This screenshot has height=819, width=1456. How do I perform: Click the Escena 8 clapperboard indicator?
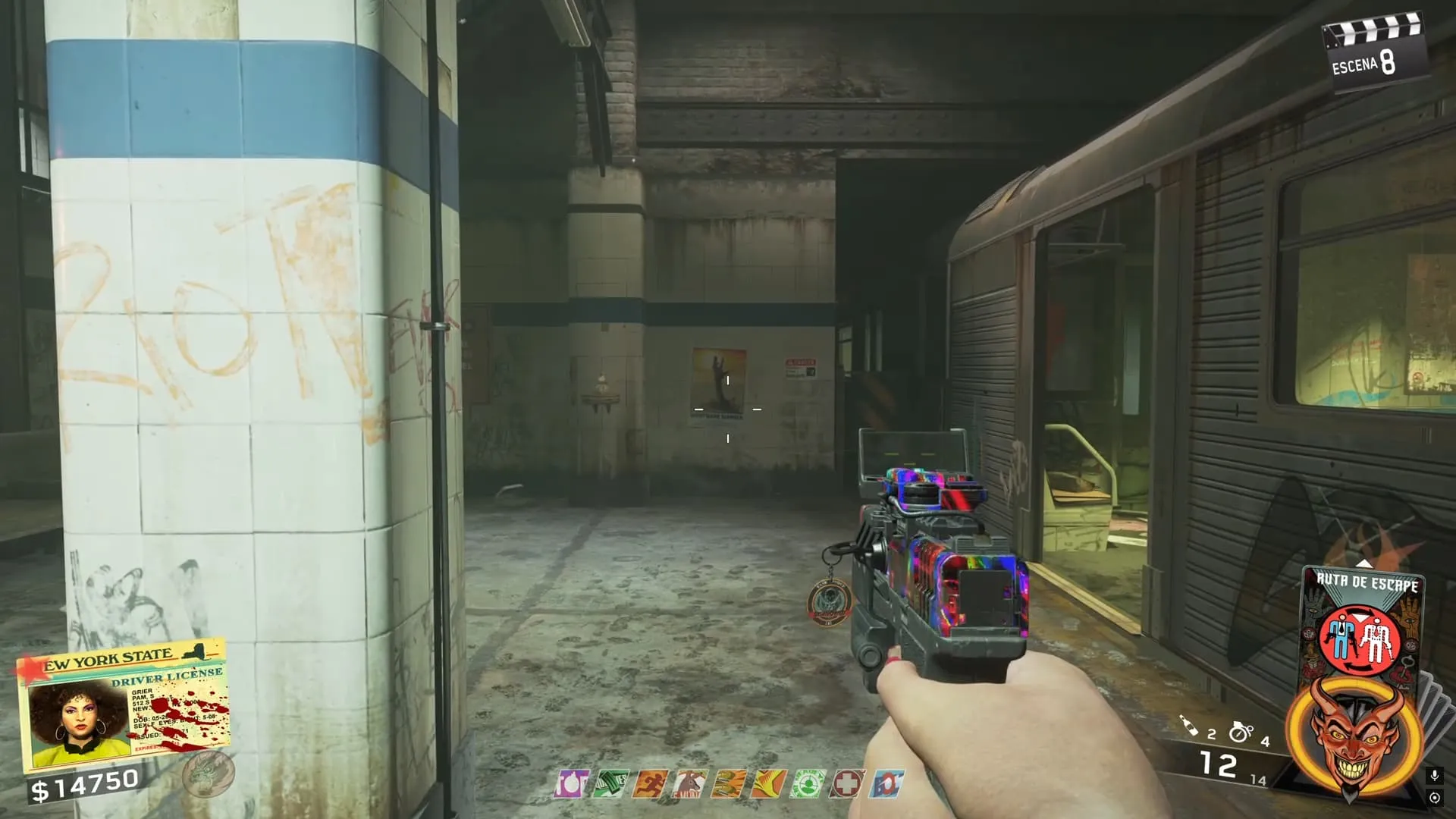pyautogui.click(x=1374, y=55)
